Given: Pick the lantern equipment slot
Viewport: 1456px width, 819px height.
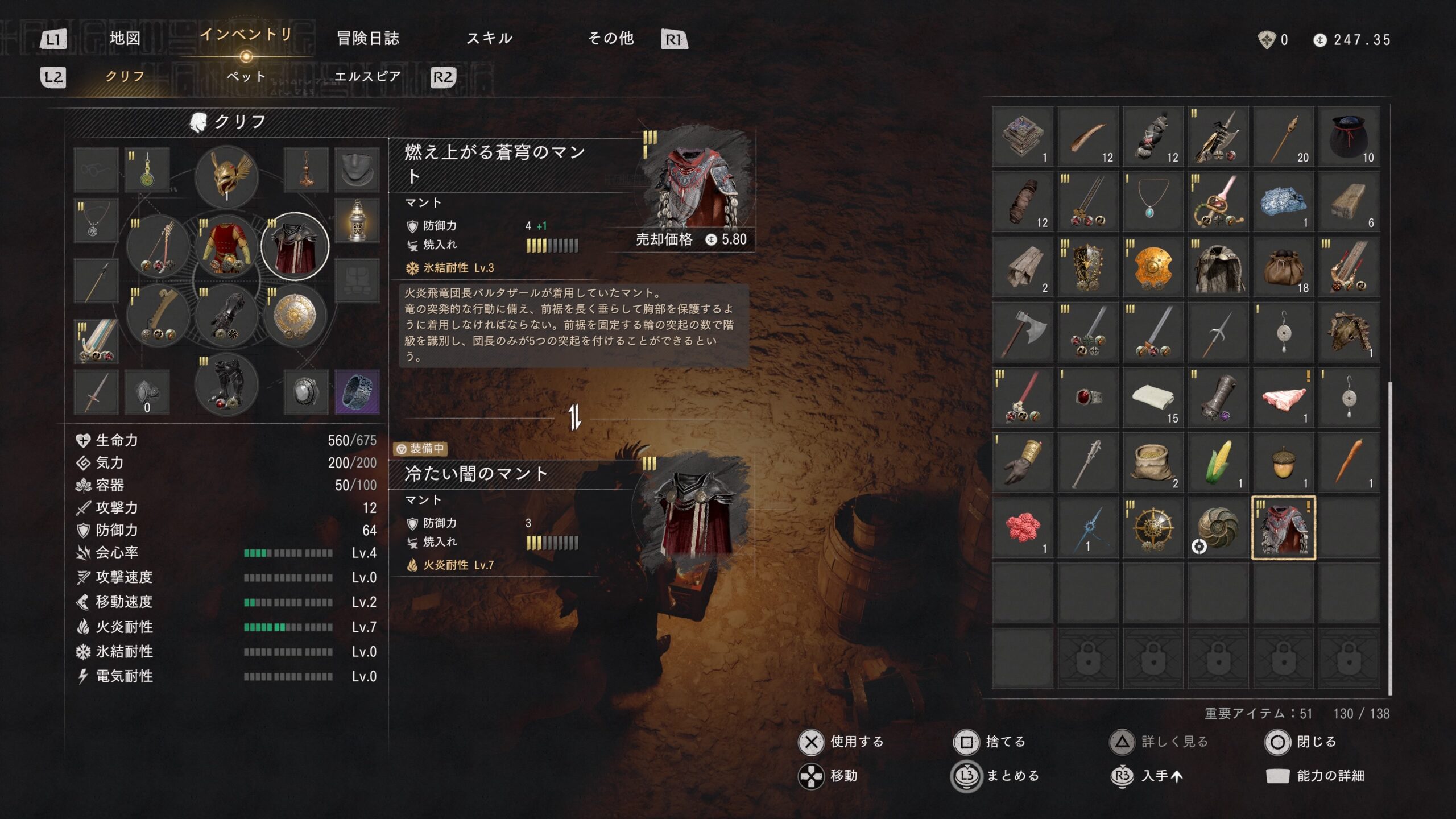Looking at the screenshot, I should point(357,221).
